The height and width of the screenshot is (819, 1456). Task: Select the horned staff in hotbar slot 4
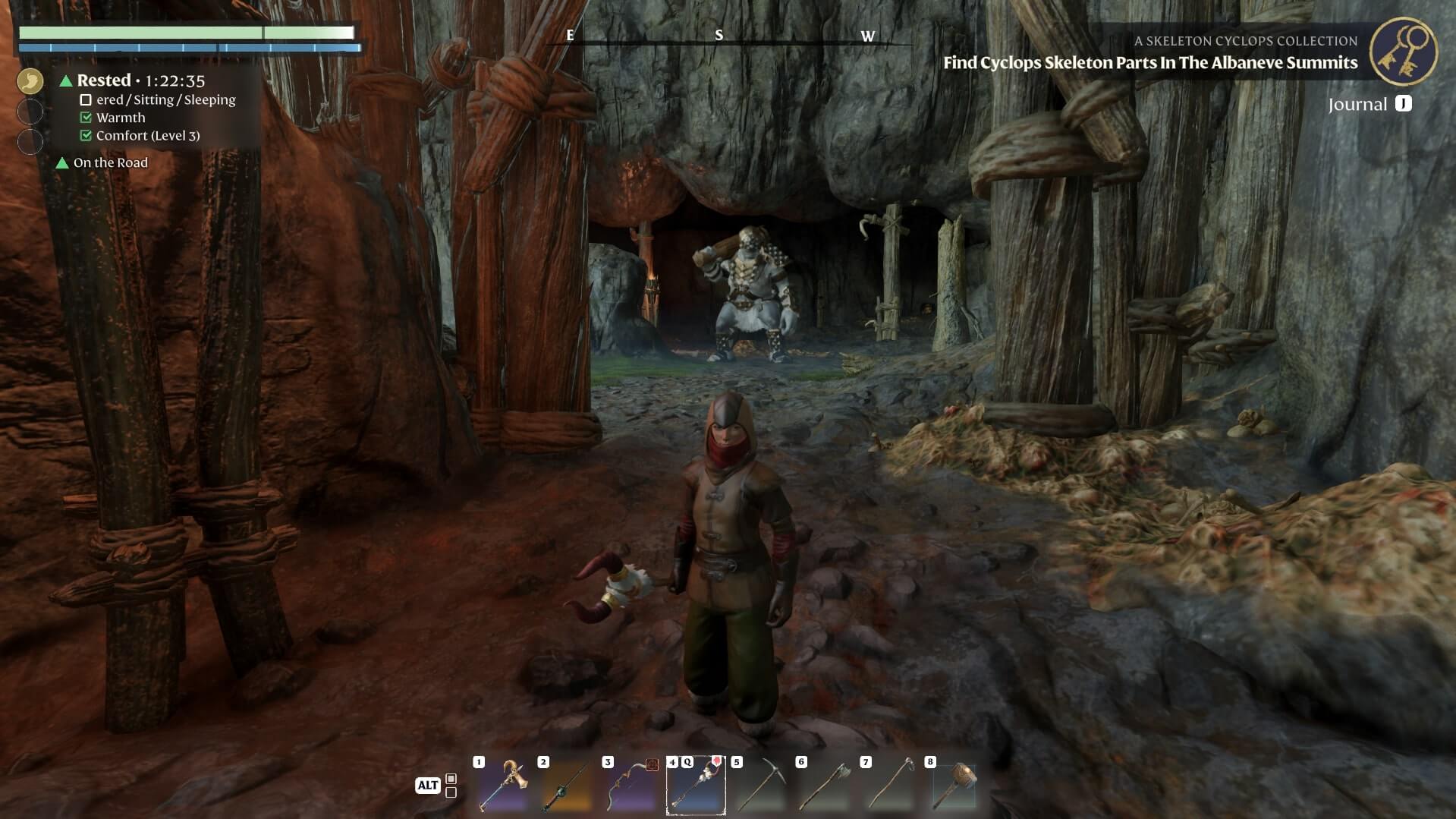click(x=696, y=786)
